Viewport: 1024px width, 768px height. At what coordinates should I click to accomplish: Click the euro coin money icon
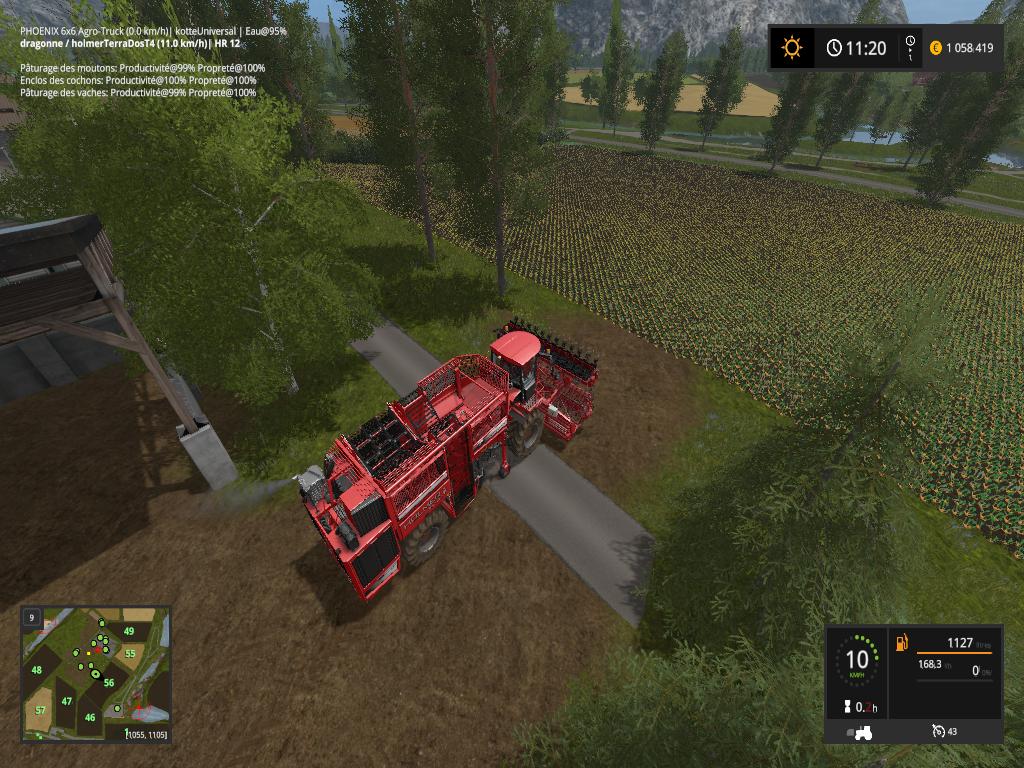pyautogui.click(x=936, y=47)
